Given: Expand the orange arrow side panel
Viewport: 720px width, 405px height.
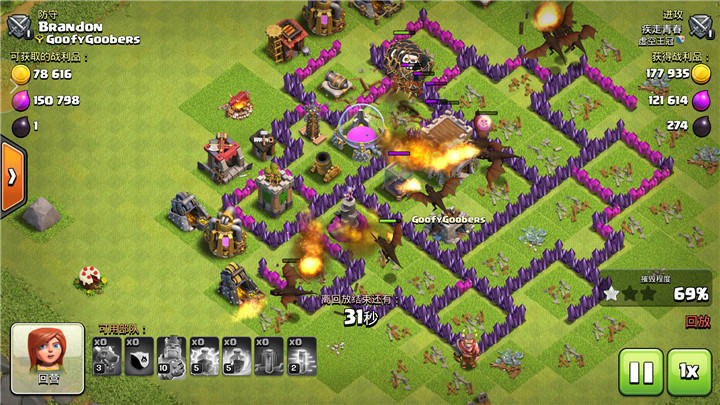Looking at the screenshot, I should tap(12, 176).
